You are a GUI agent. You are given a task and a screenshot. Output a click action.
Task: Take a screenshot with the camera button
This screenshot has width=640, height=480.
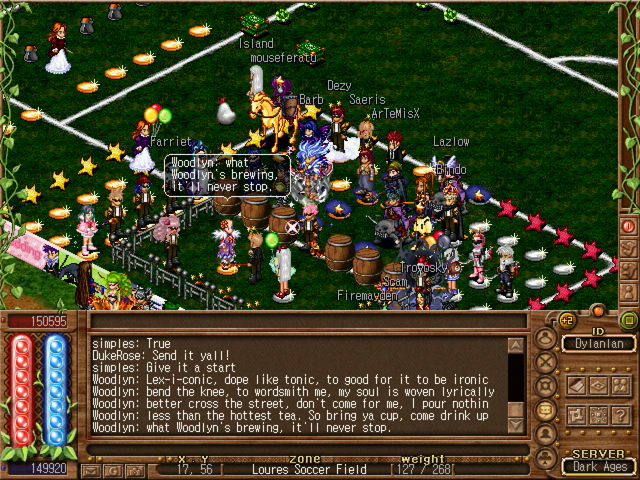tap(135, 469)
